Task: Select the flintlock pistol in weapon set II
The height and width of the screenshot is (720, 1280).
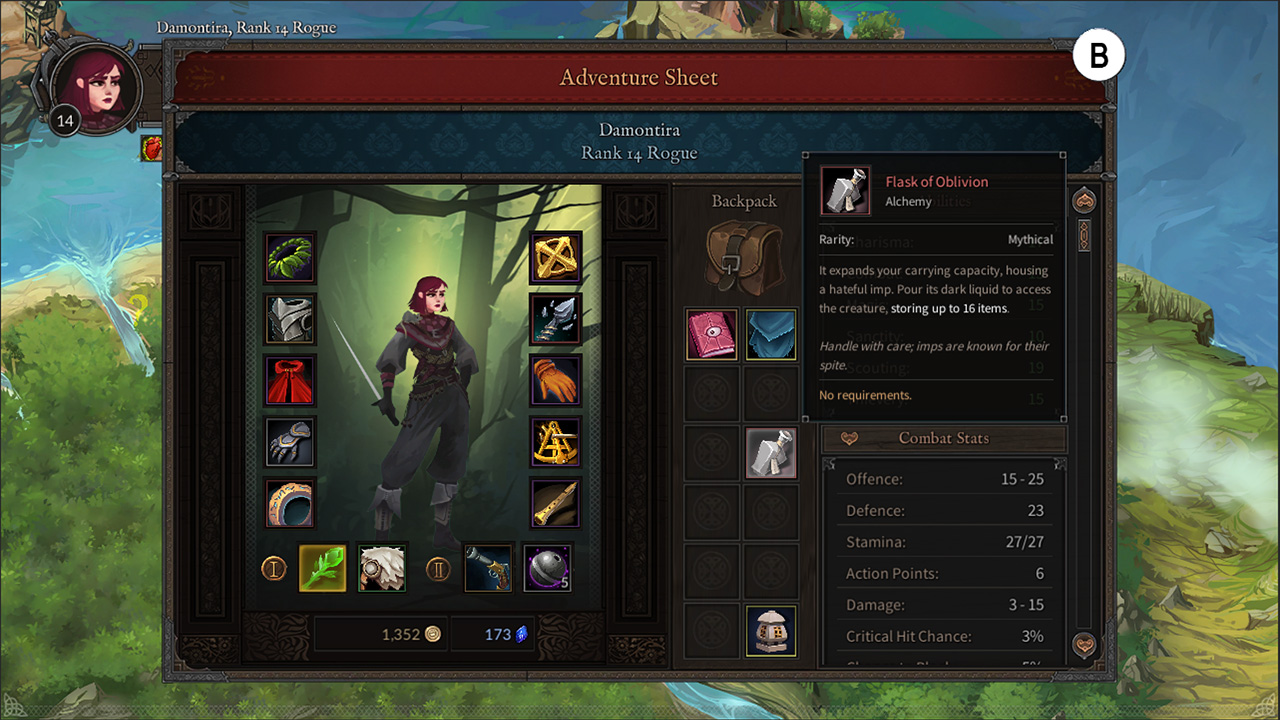Action: point(488,567)
